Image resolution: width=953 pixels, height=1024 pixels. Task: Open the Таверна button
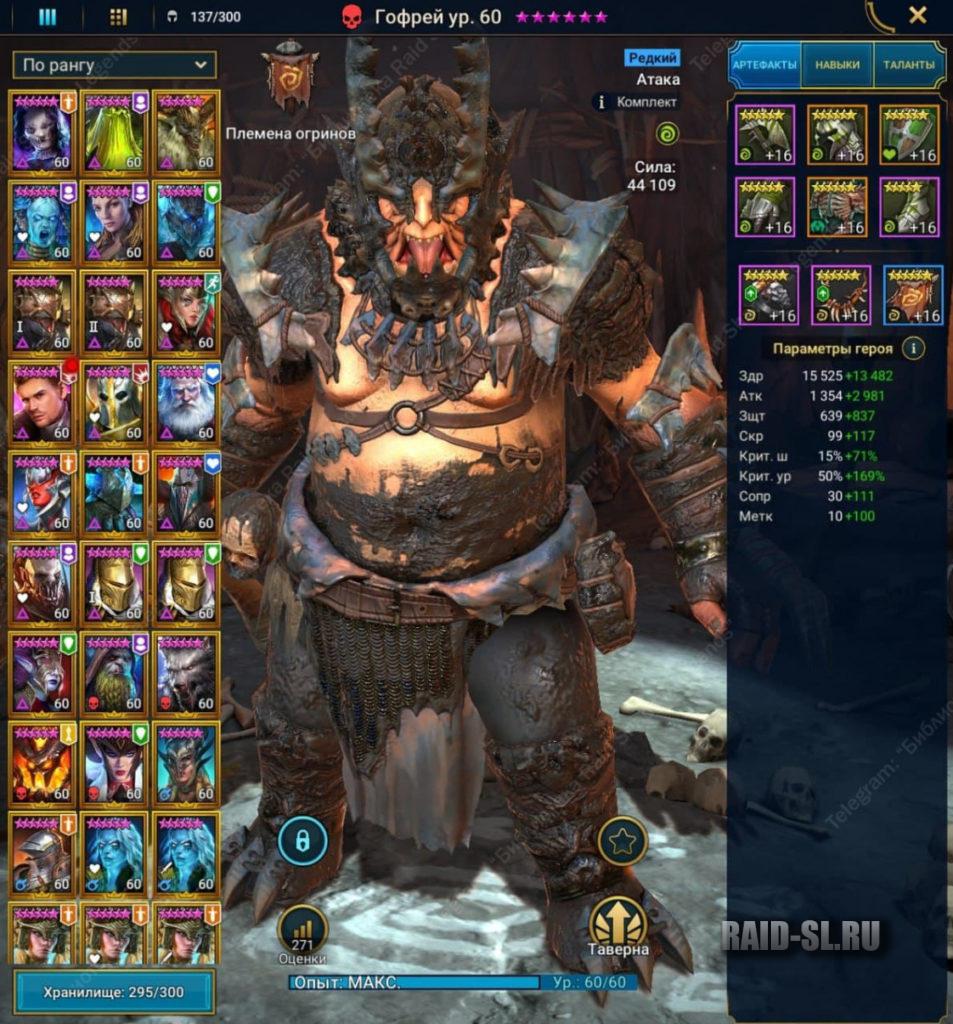pyautogui.click(x=618, y=927)
